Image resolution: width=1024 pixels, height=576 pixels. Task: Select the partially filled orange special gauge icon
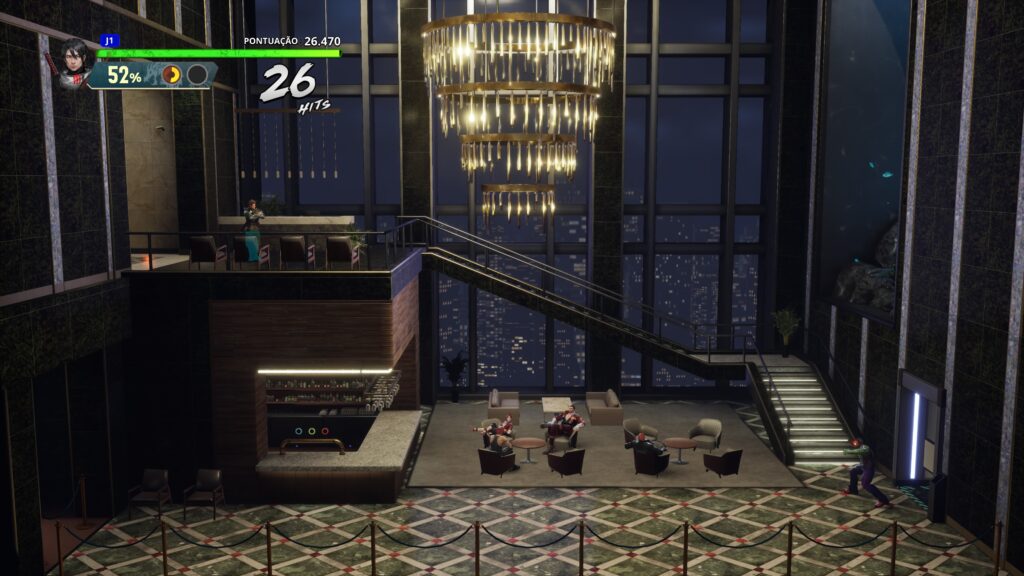tap(172, 75)
